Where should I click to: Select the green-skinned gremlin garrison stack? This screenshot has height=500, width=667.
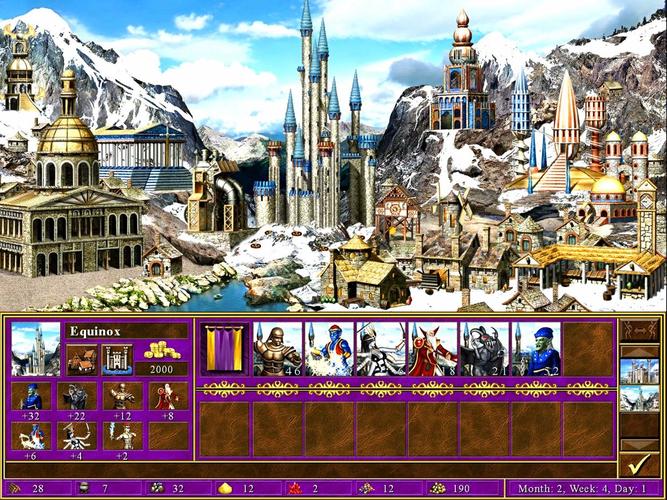(x=537, y=348)
